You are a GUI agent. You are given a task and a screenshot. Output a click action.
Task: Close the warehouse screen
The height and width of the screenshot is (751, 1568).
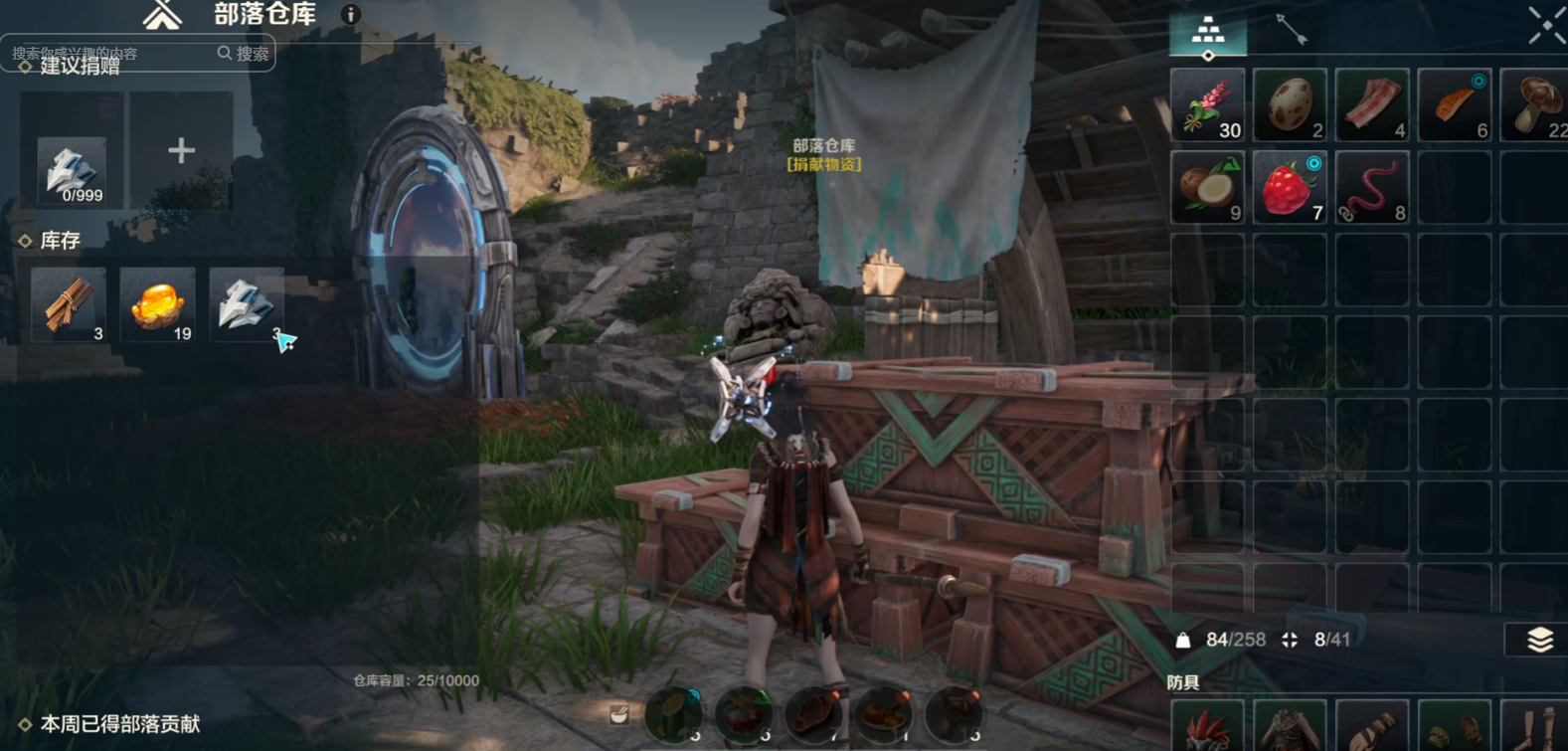click(x=1546, y=25)
